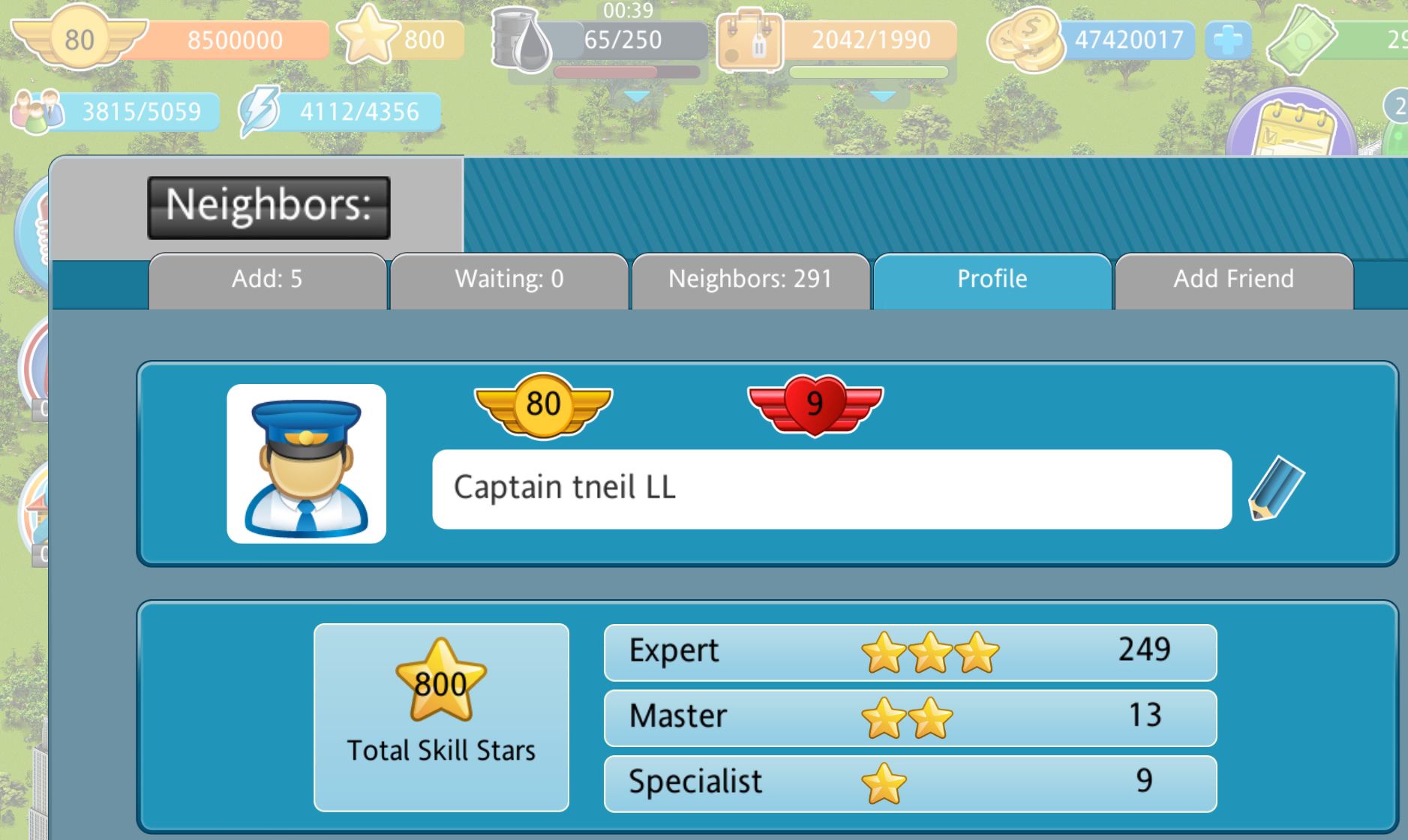
Task: Tap the green cash bills icon
Action: [x=1302, y=40]
